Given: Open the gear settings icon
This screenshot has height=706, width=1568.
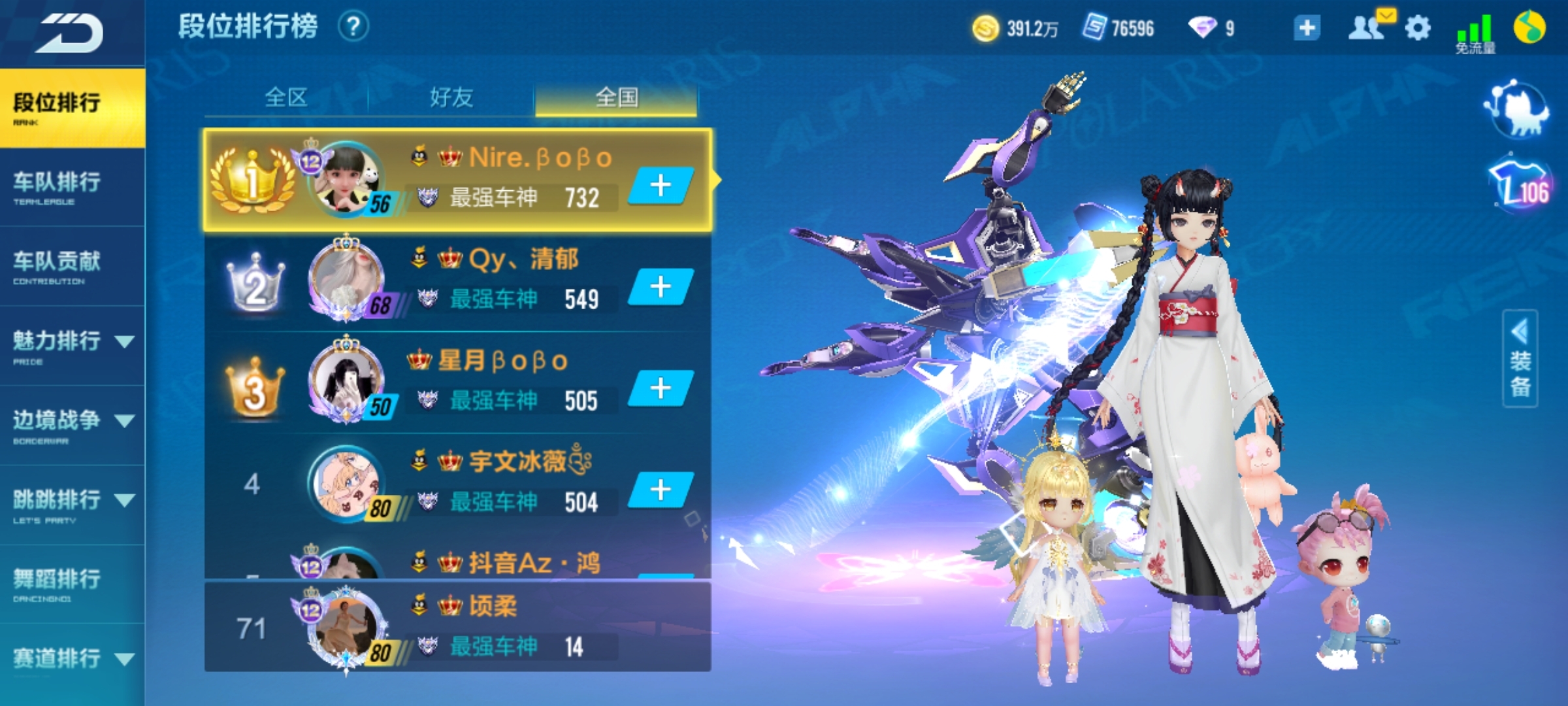Looking at the screenshot, I should click(x=1417, y=28).
